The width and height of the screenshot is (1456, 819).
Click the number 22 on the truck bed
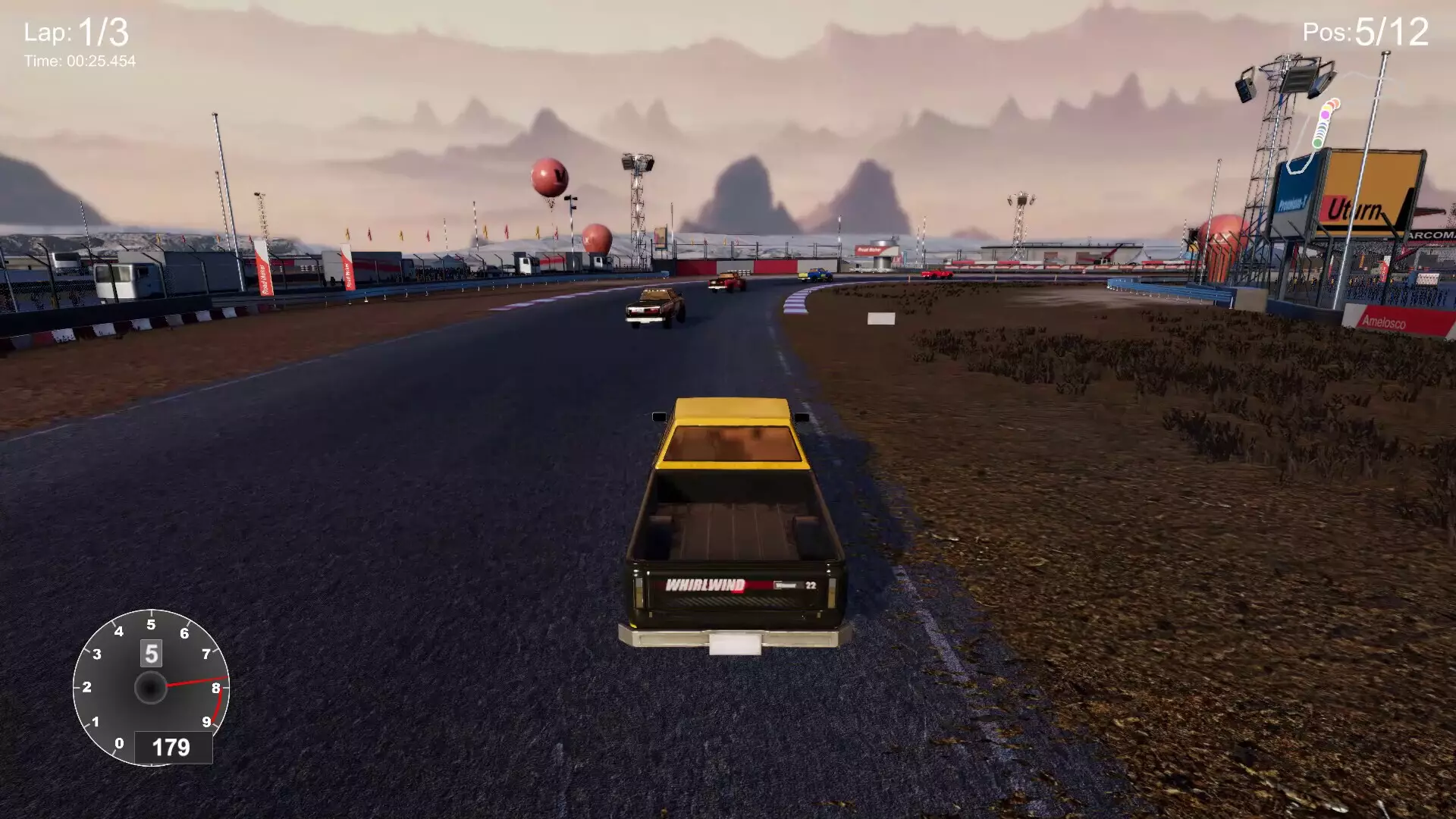(x=809, y=586)
